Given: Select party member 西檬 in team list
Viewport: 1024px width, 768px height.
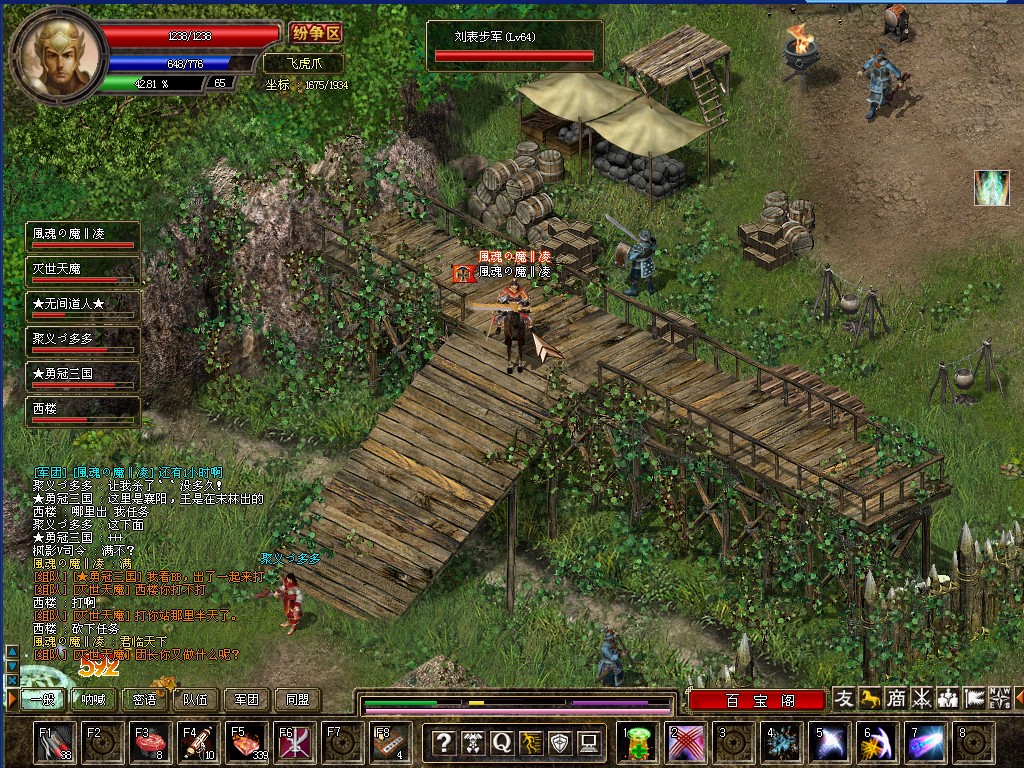Looking at the screenshot, I should [x=82, y=411].
